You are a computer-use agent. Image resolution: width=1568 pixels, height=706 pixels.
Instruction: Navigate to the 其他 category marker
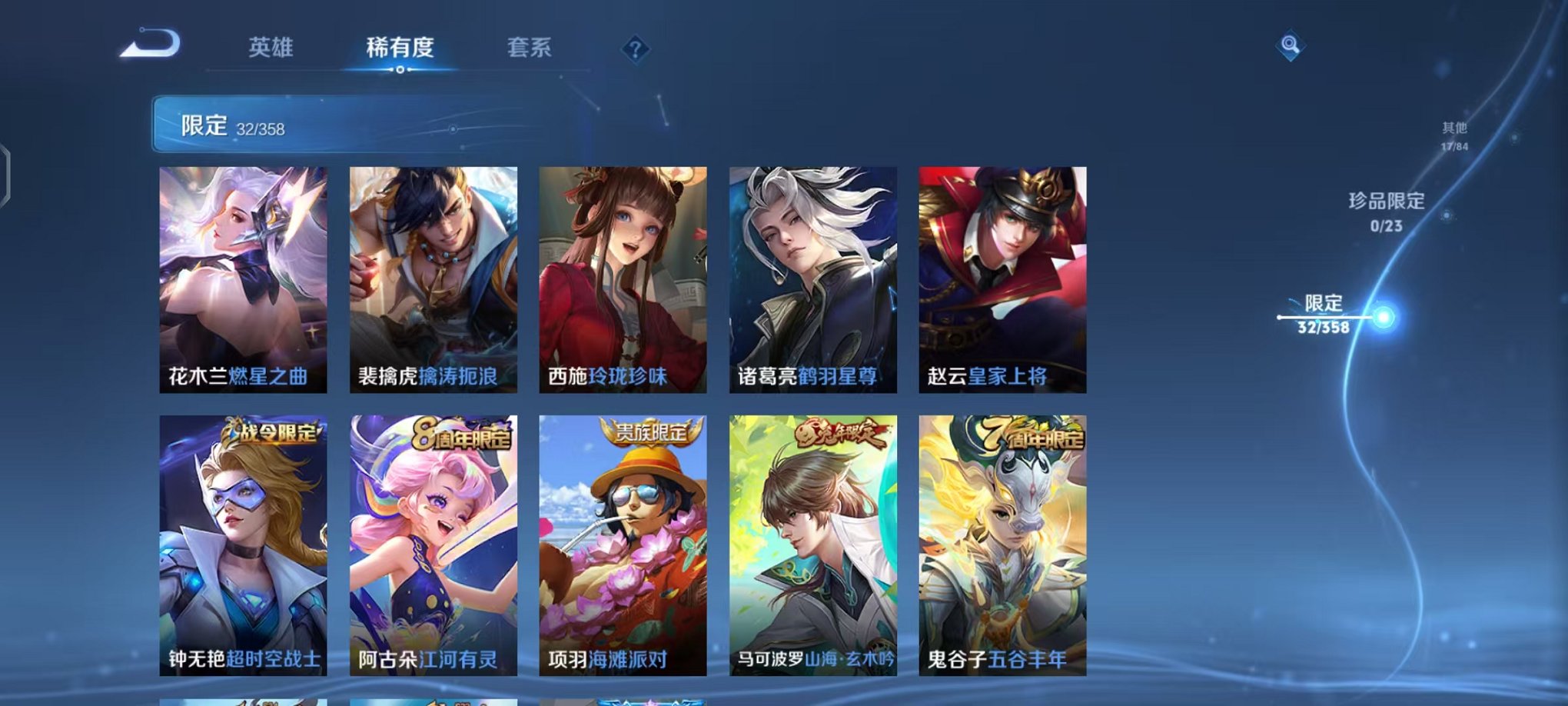(x=1455, y=132)
